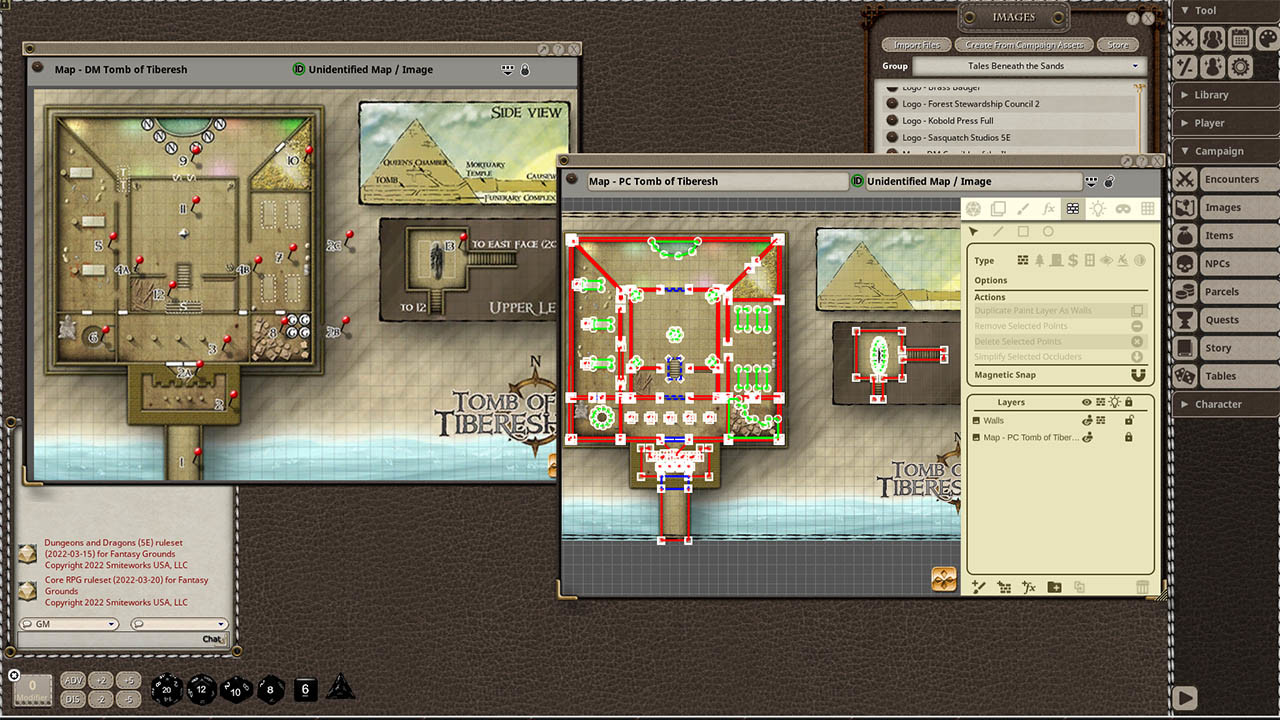
Task: Toggle visibility with the eye icon in Layers header
Action: (x=1086, y=402)
